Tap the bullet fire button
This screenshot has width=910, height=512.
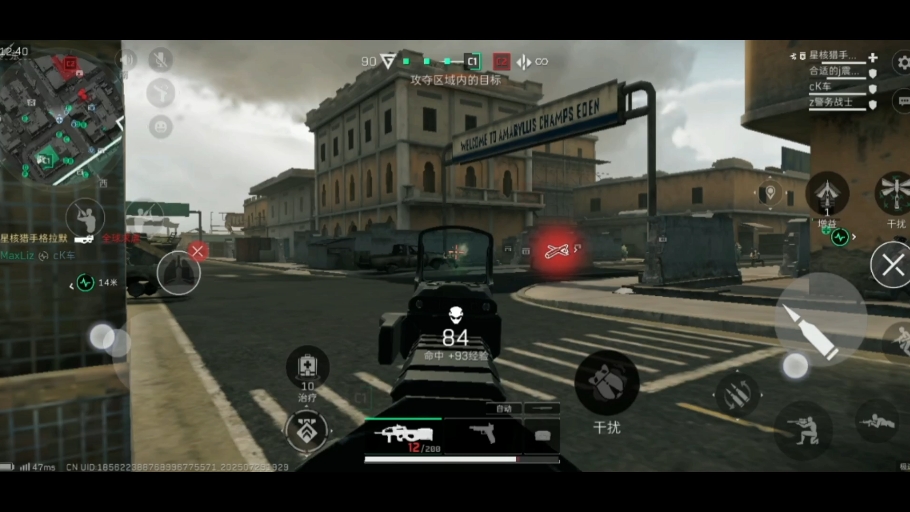pos(820,319)
